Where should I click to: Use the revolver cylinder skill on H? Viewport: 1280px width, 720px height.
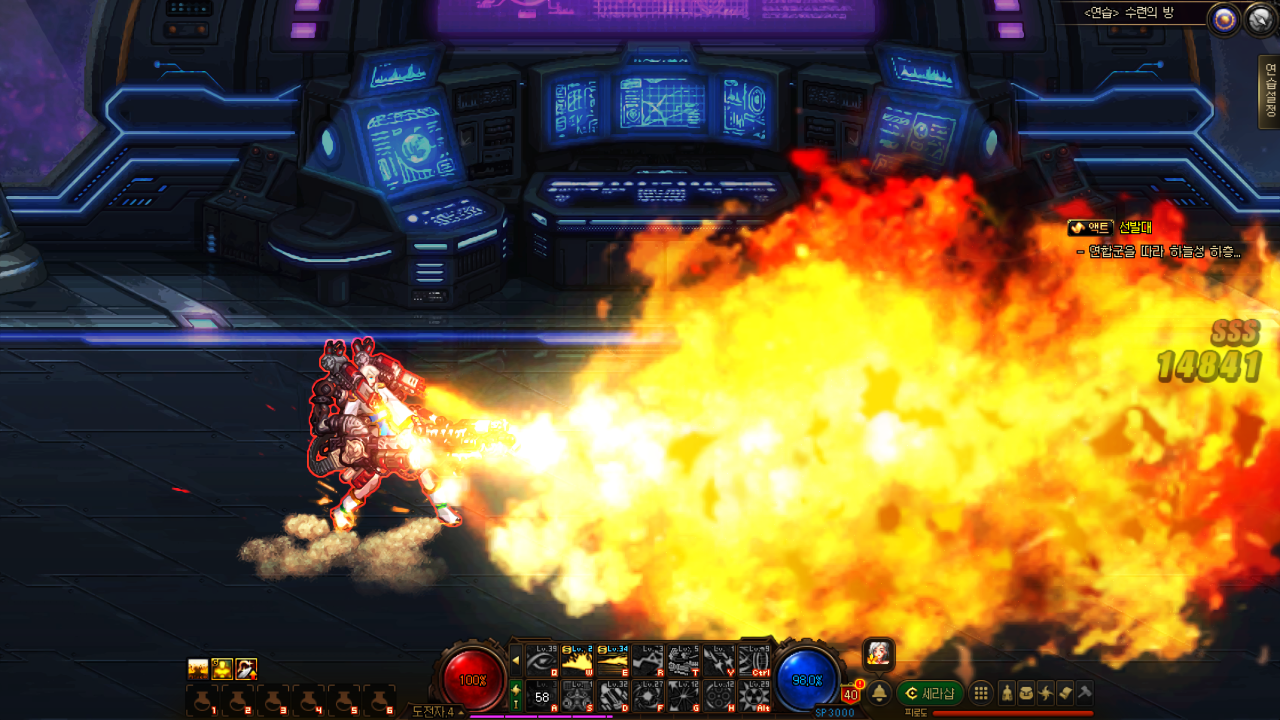(x=718, y=695)
